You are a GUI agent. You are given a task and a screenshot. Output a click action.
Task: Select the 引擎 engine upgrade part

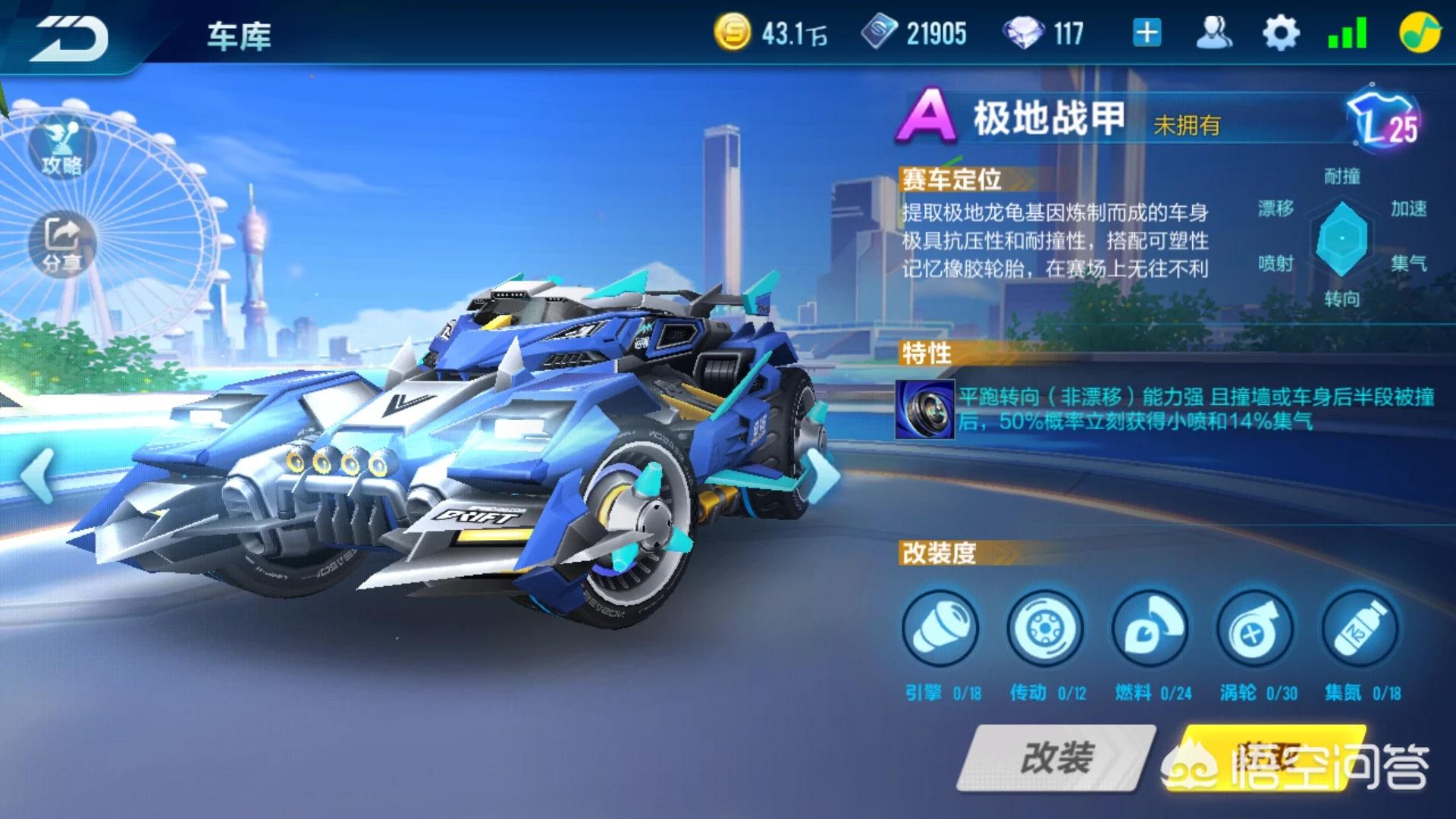[940, 629]
